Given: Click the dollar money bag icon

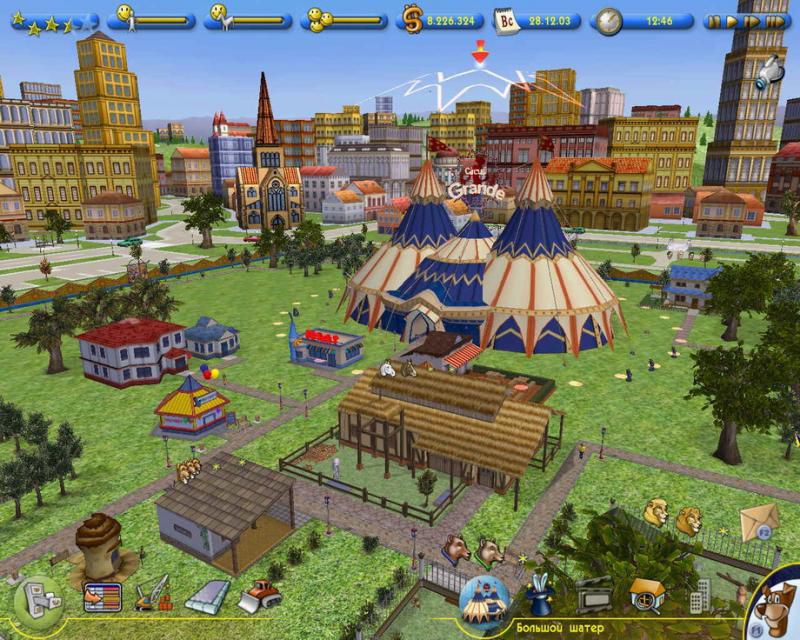Looking at the screenshot, I should tap(411, 19).
